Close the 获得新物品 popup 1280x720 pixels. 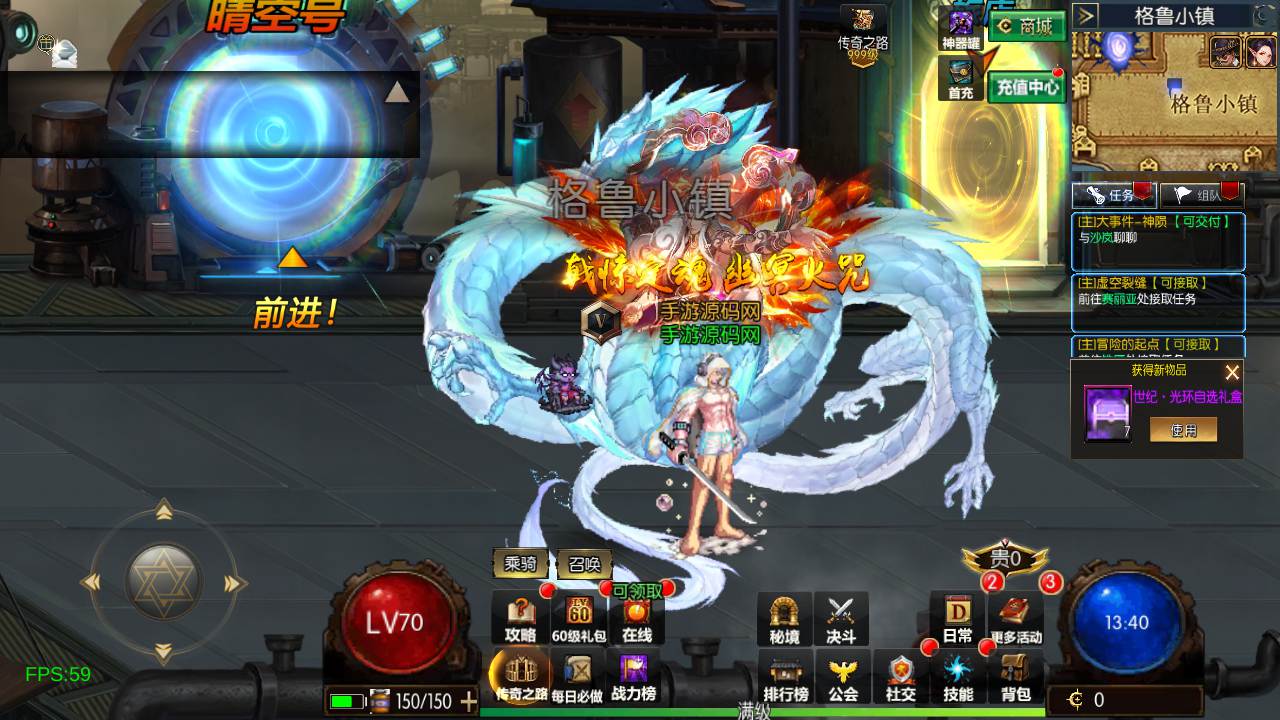pos(1232,372)
